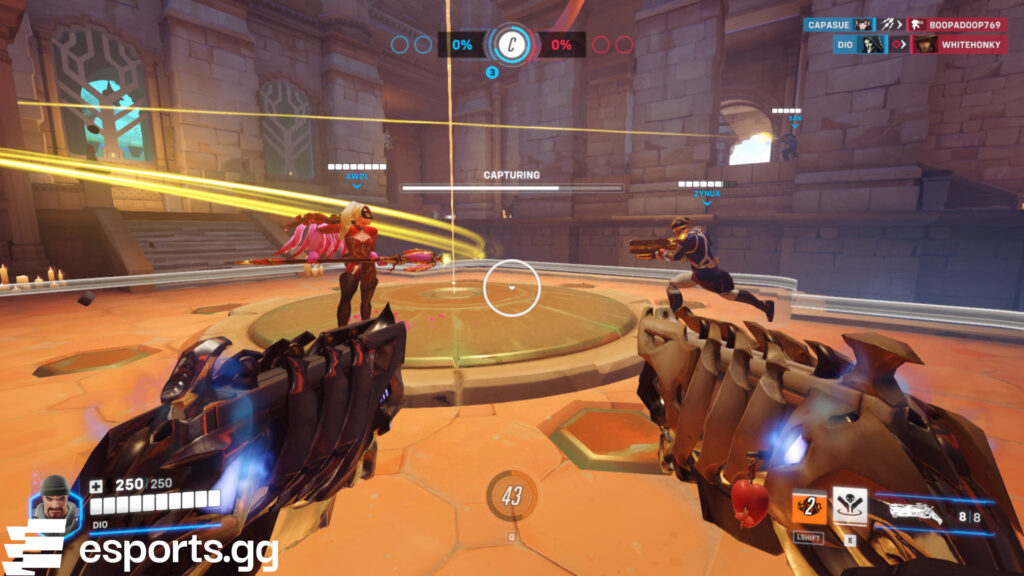Select the Shadow Step ability icon
The width and height of the screenshot is (1024, 576).
(850, 506)
